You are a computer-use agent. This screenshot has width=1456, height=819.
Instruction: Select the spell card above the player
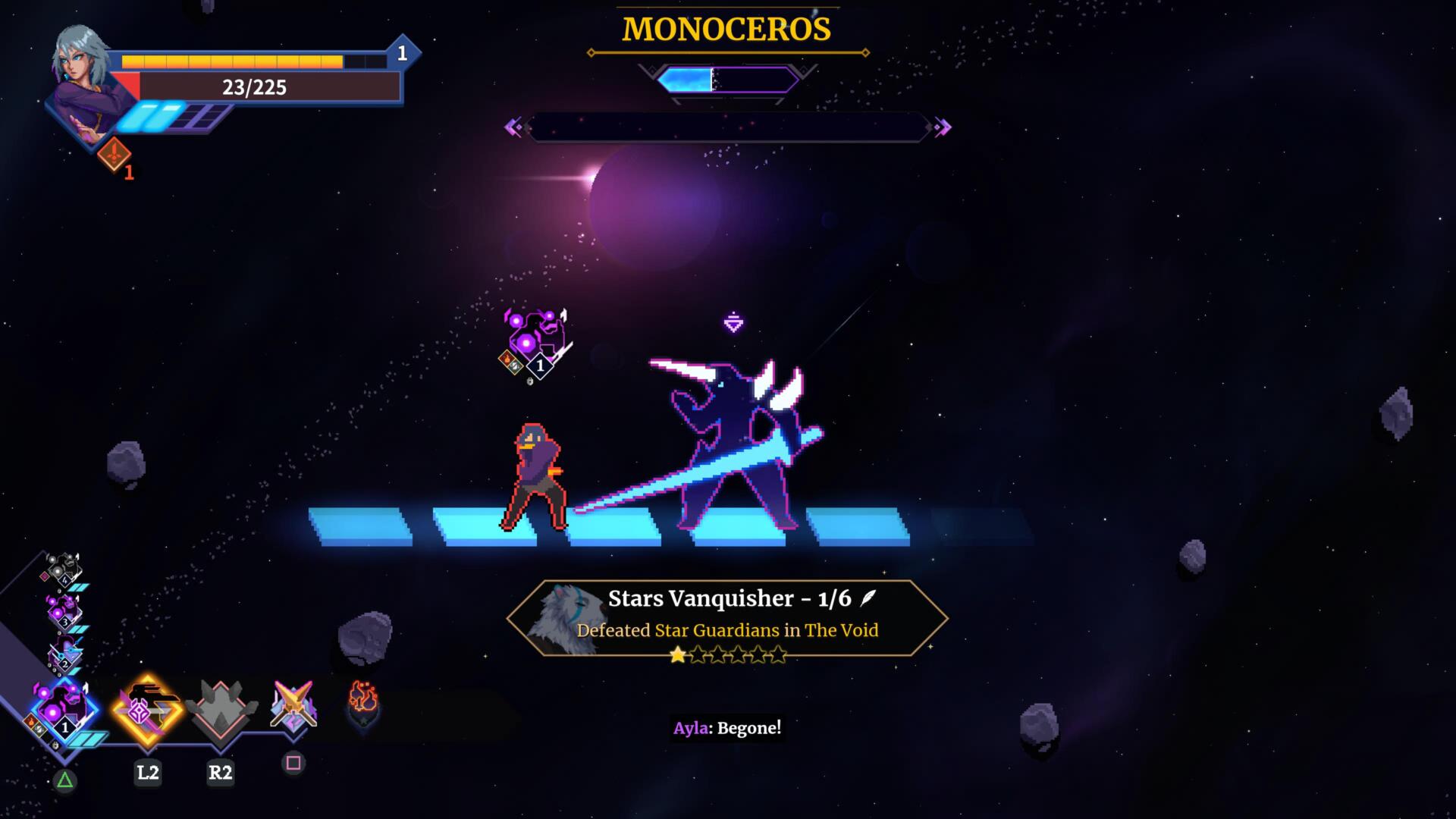535,341
